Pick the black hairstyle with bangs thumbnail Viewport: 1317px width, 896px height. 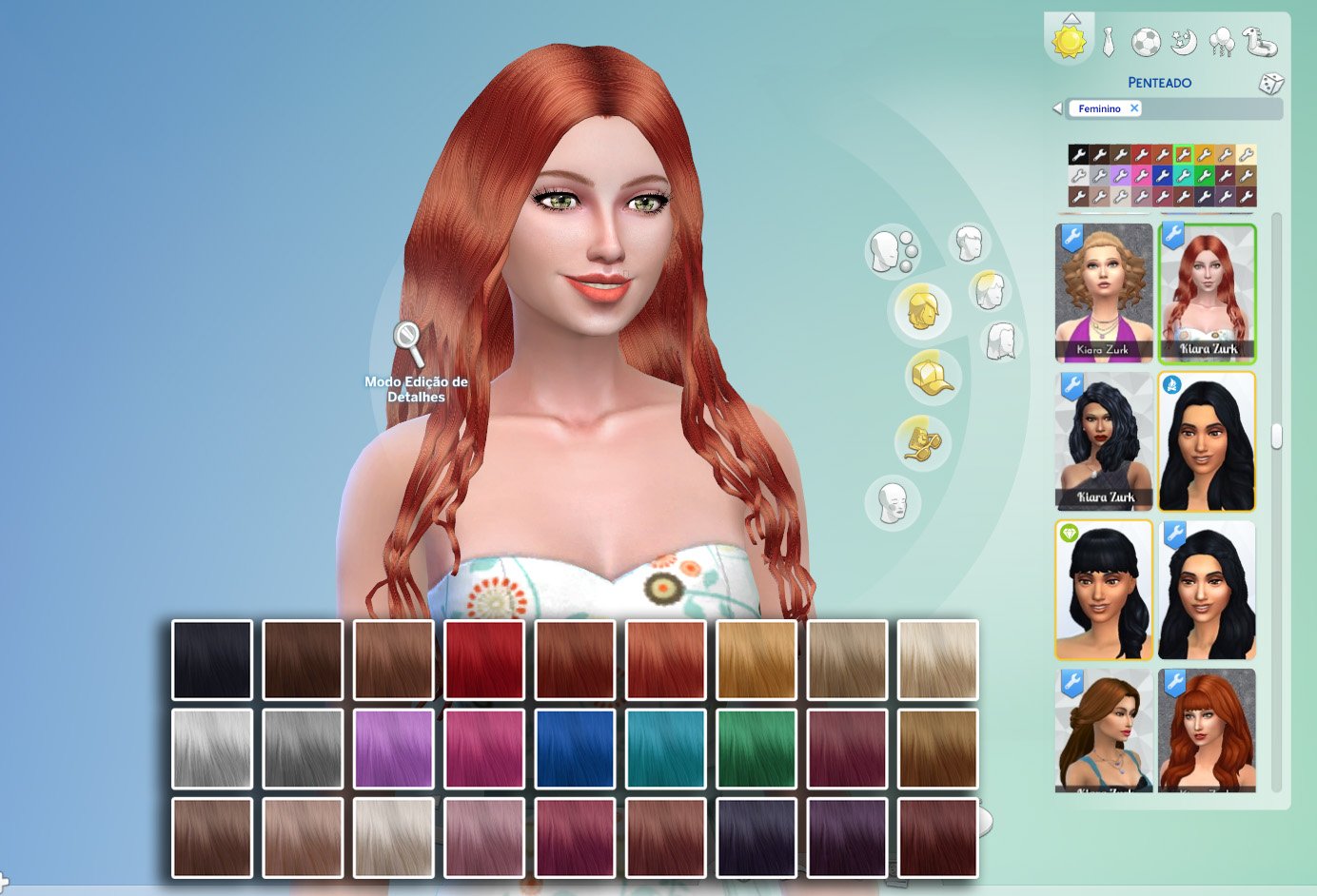tap(1104, 591)
